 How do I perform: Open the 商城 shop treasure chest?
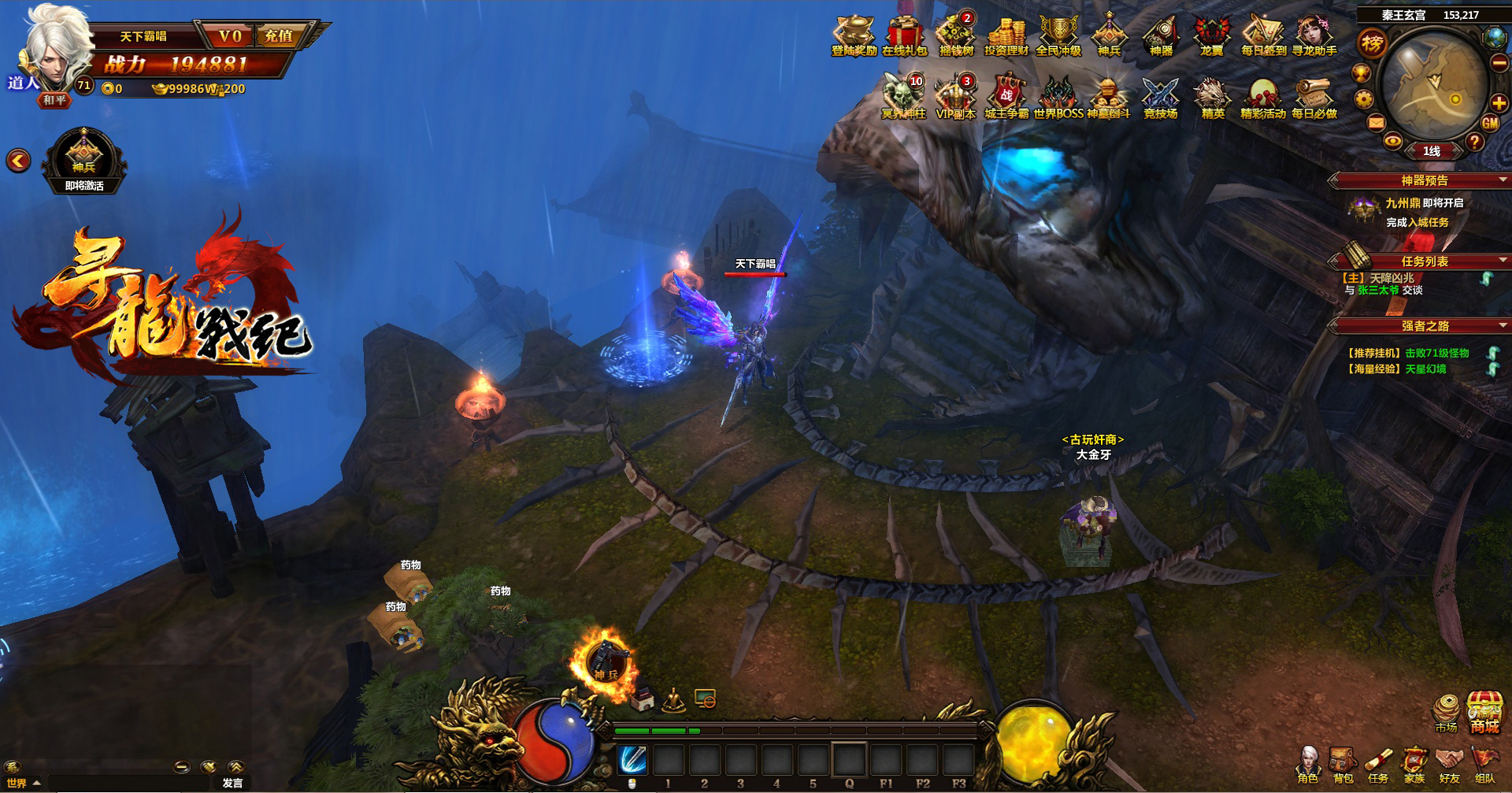point(1484,713)
